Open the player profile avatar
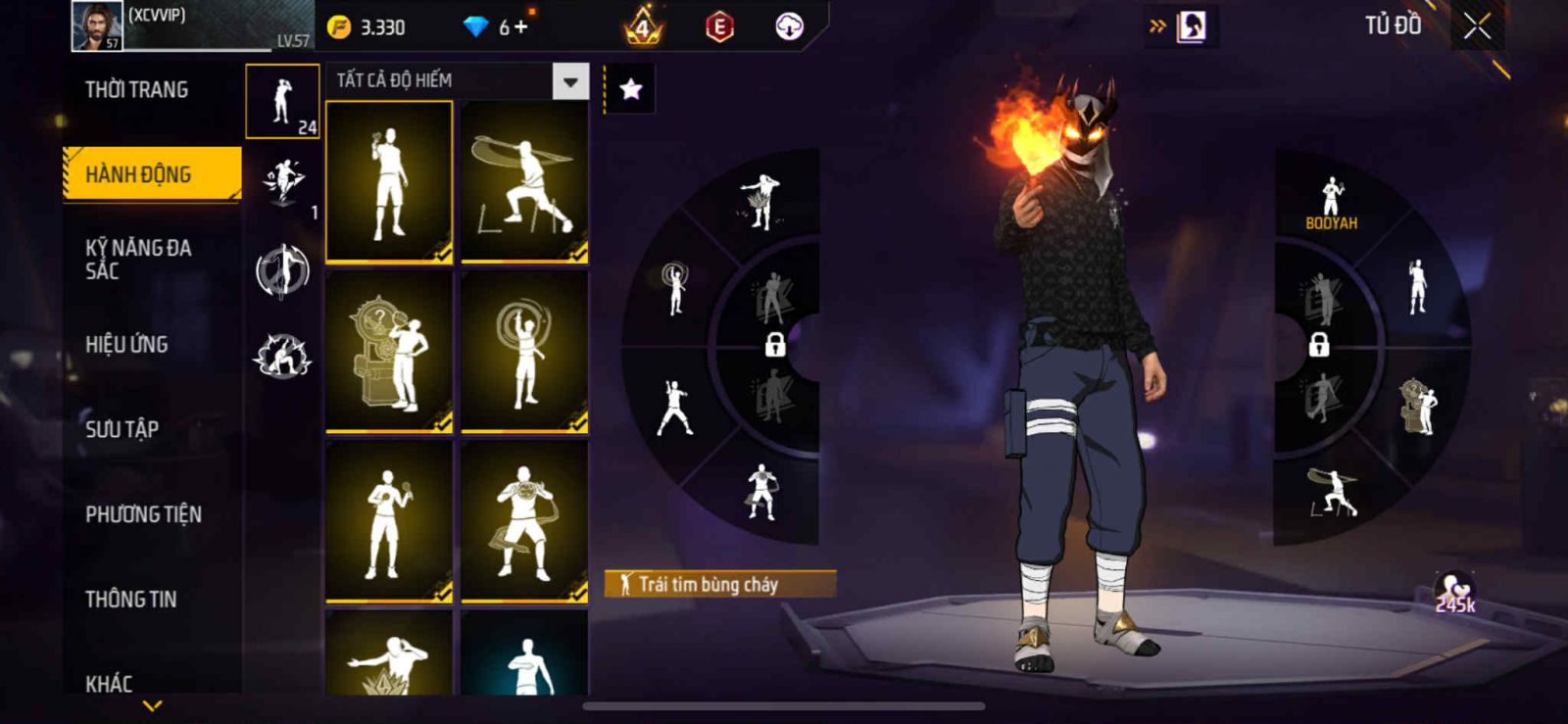1568x724 pixels. pyautogui.click(x=97, y=25)
